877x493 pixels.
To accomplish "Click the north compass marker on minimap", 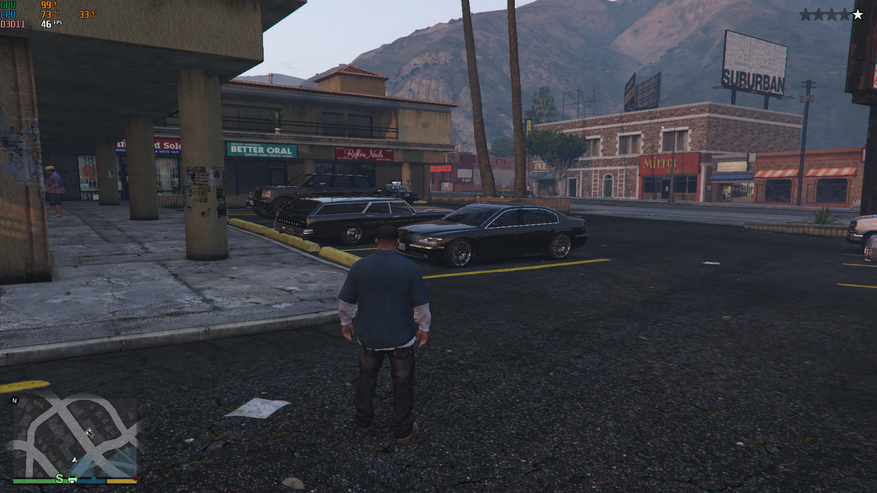I will 15,400.
